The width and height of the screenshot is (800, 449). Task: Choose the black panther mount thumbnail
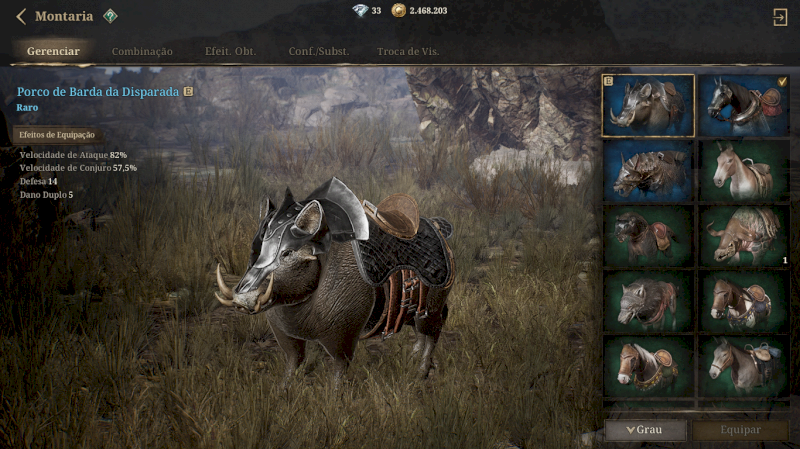point(648,236)
